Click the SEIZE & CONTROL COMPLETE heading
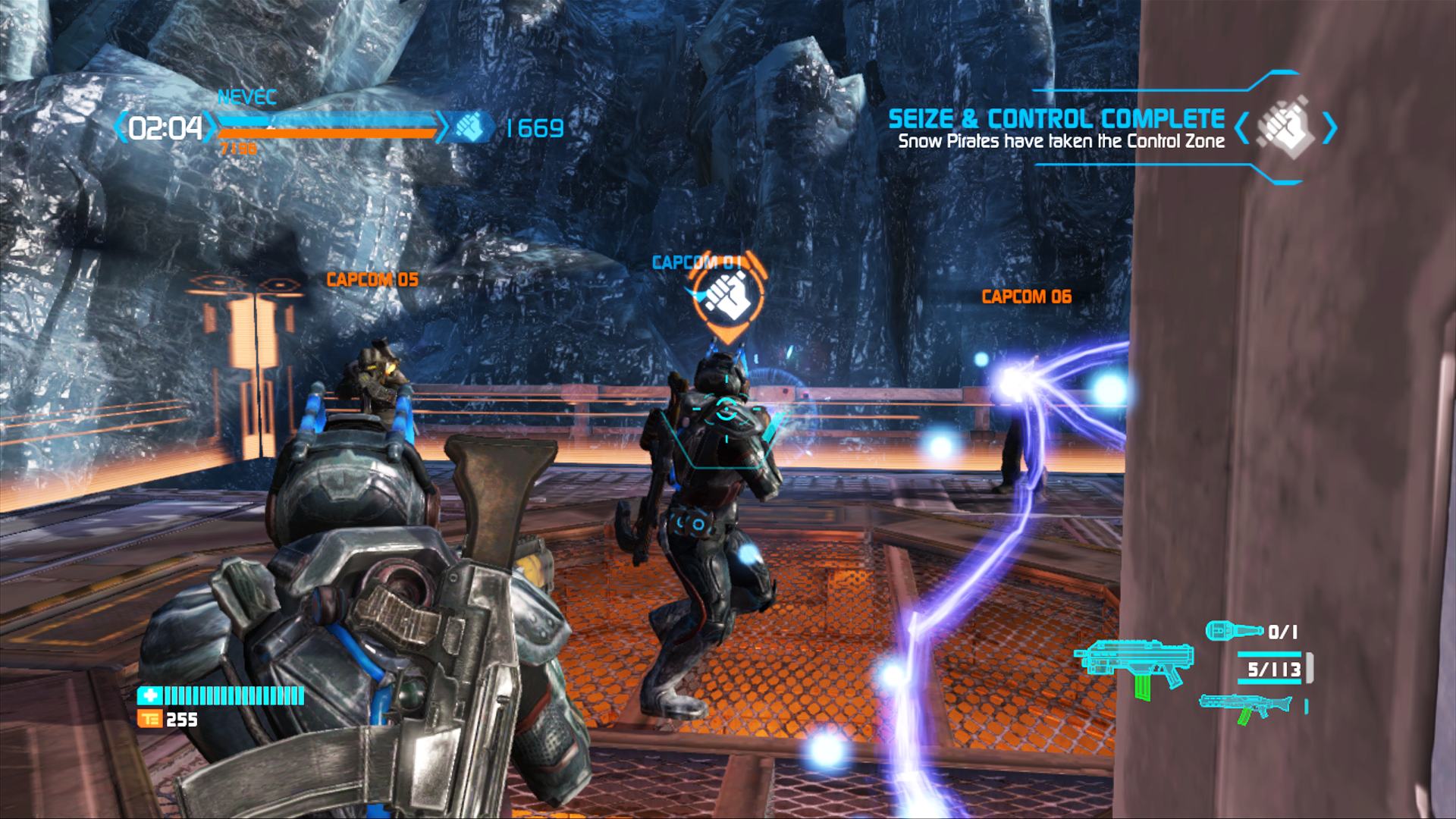 point(1057,119)
